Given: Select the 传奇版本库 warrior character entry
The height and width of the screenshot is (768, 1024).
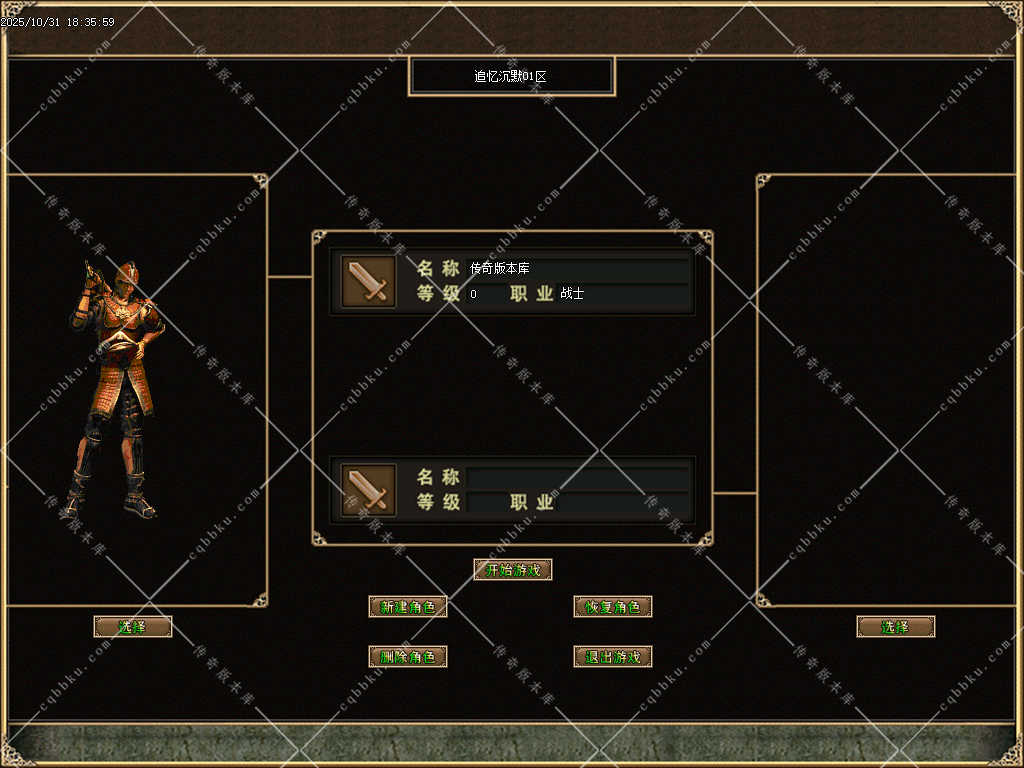Looking at the screenshot, I should coord(512,281).
